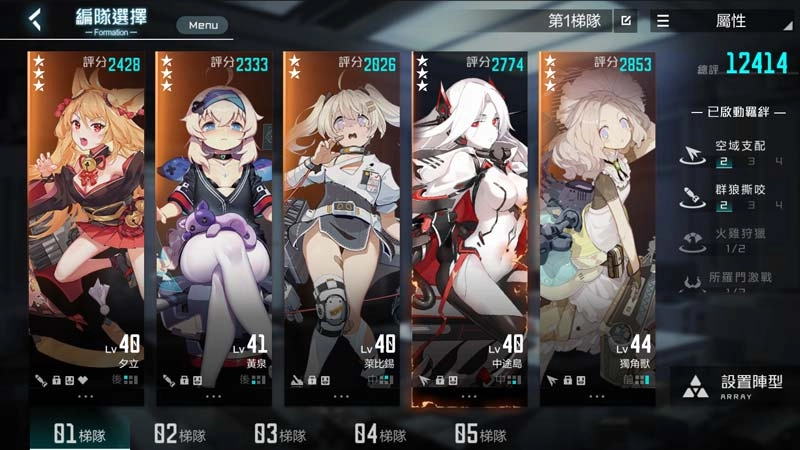Viewport: 800px width, 450px height.
Task: Open 設置陣型 array setup
Action: tap(735, 387)
